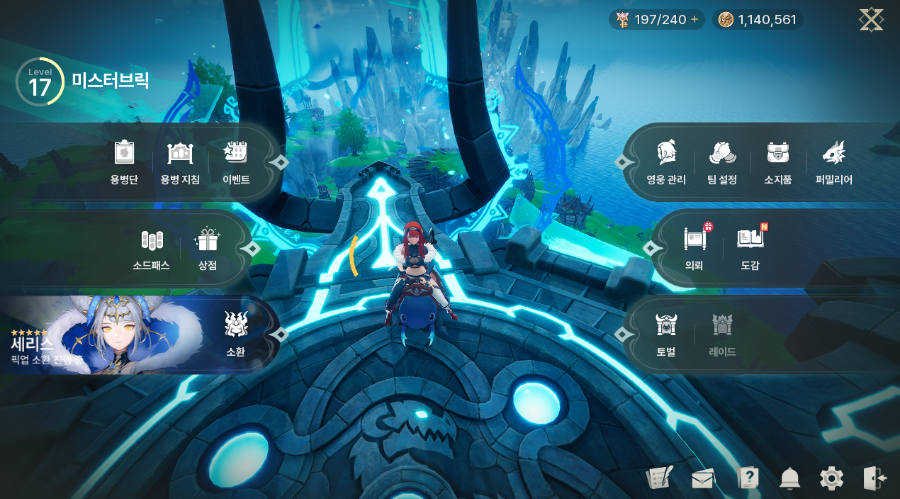Image resolution: width=900 pixels, height=499 pixels.
Task: Click the plus to add stamina
Action: [695, 19]
